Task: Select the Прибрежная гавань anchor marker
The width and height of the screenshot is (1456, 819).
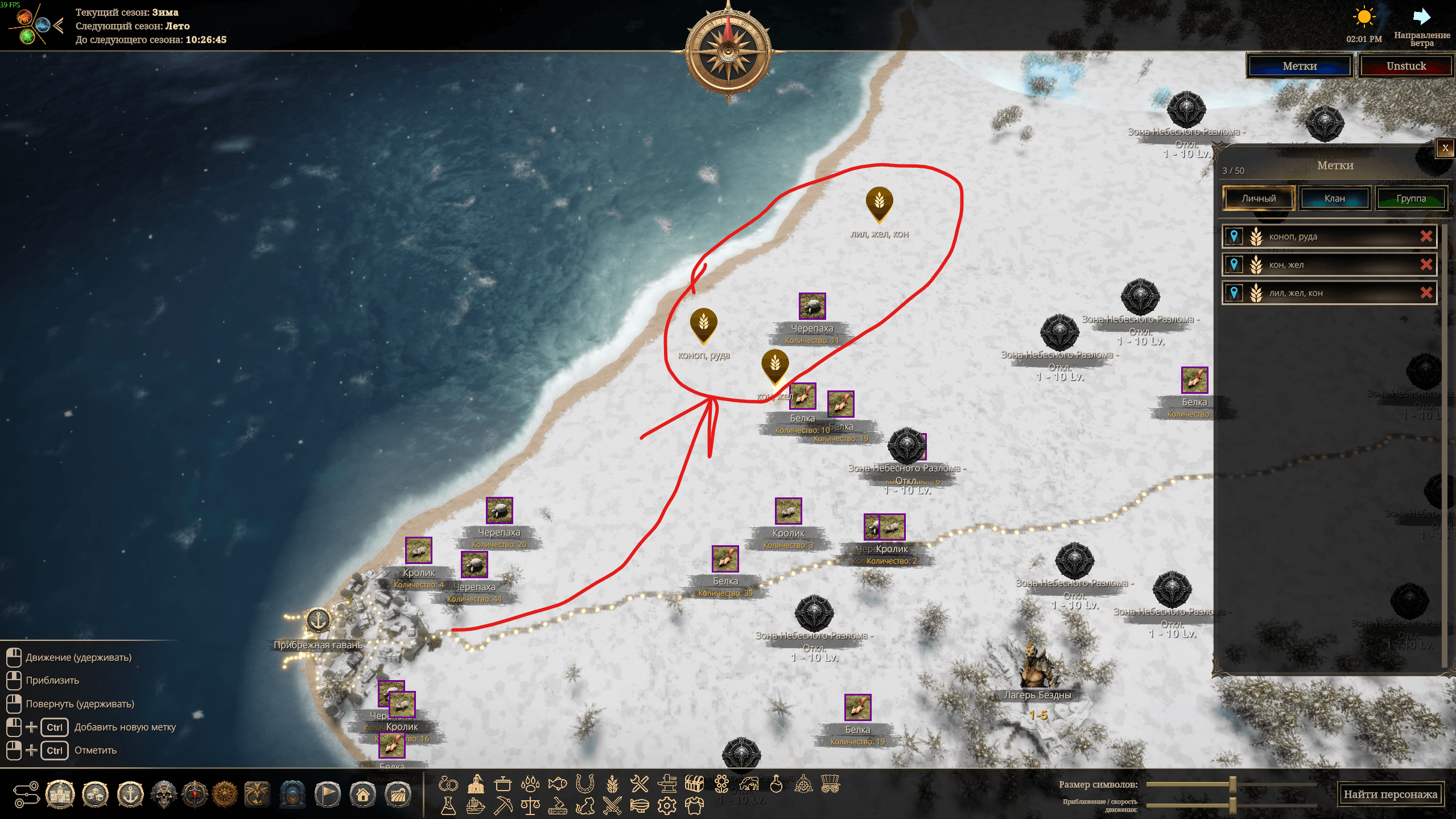Action: (x=318, y=620)
